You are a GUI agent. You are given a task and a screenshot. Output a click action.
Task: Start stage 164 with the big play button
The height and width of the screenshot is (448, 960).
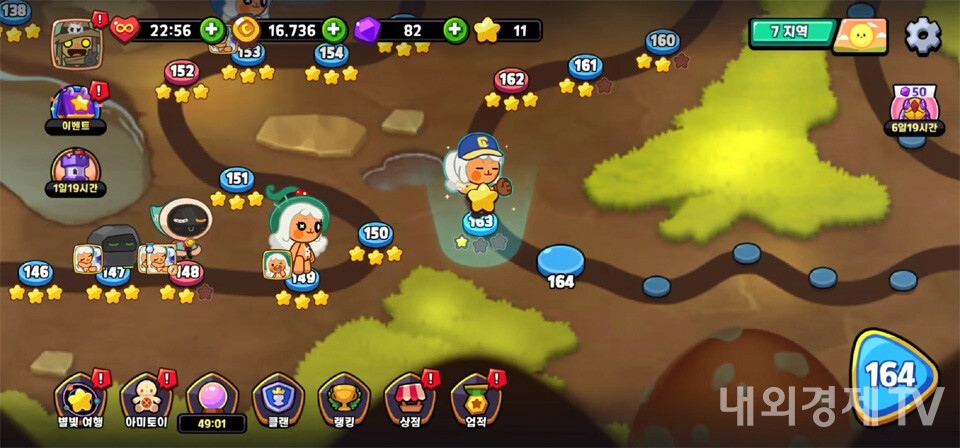pyautogui.click(x=893, y=377)
